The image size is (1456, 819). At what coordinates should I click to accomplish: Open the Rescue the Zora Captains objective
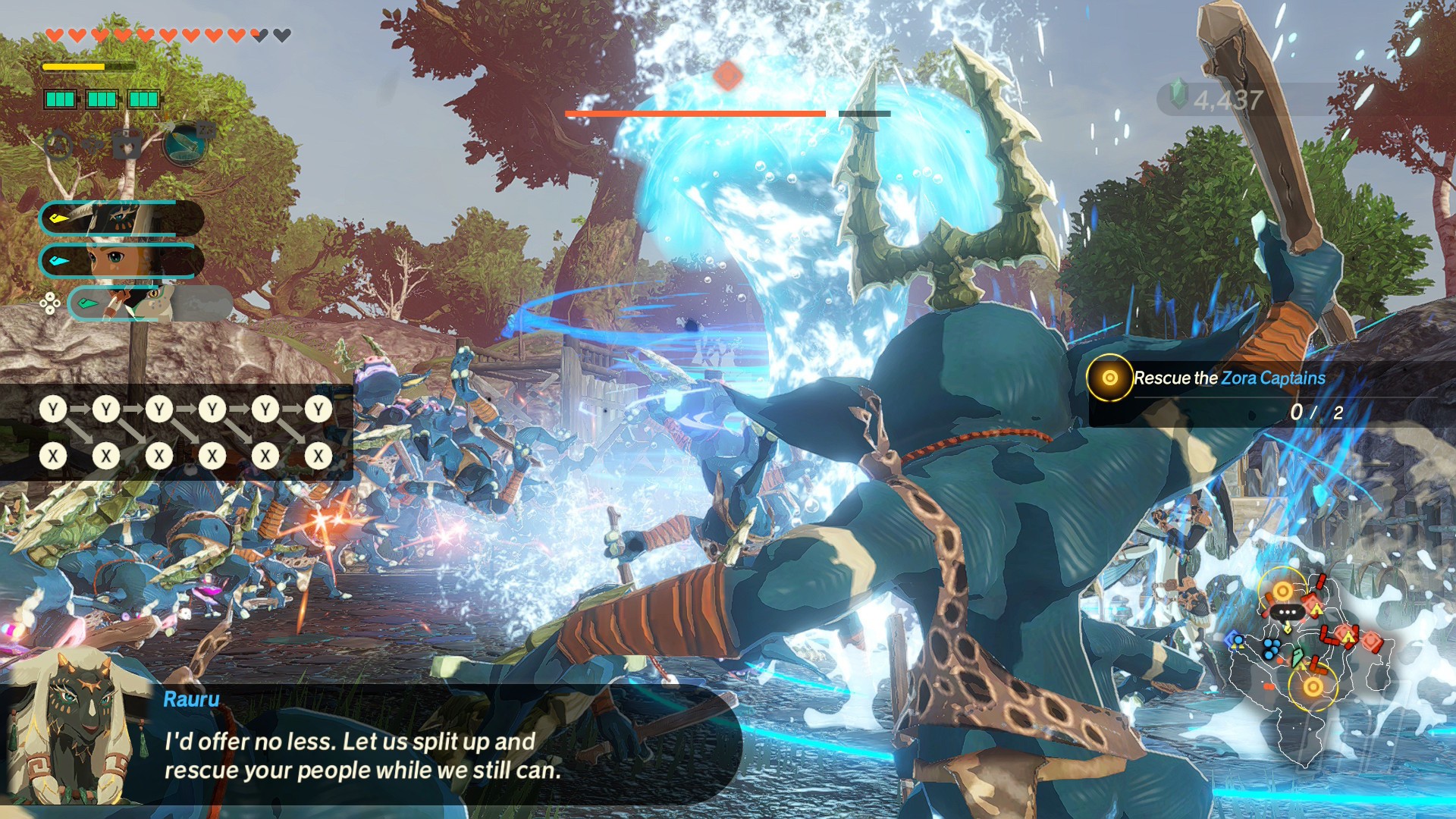pyautogui.click(x=1228, y=378)
